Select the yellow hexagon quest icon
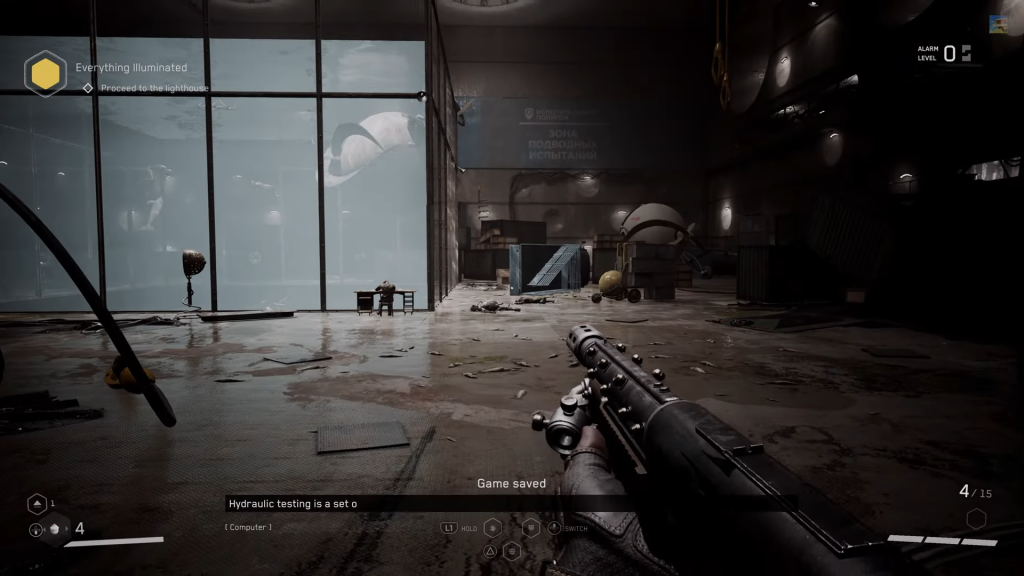This screenshot has width=1024, height=576. pyautogui.click(x=45, y=73)
